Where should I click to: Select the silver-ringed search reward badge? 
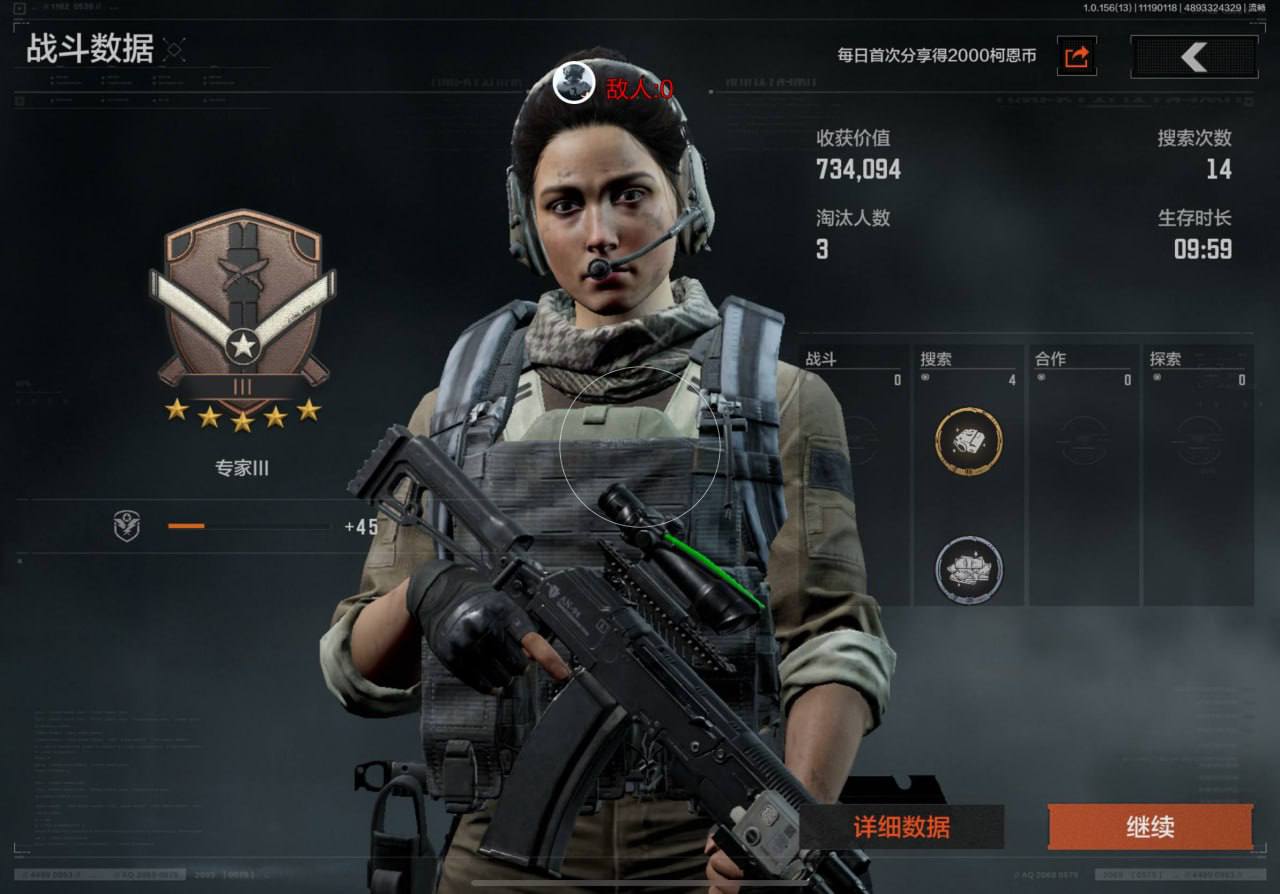click(968, 569)
